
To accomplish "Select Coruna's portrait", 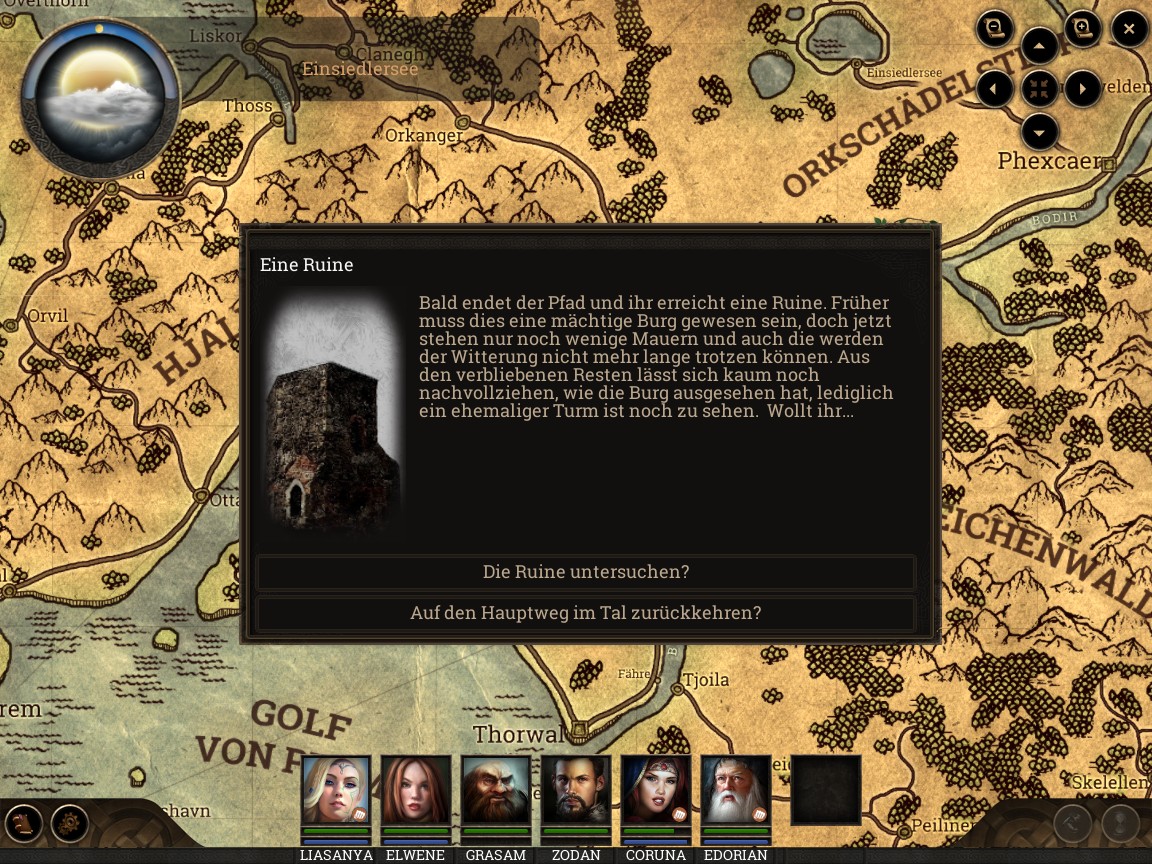I will point(656,790).
